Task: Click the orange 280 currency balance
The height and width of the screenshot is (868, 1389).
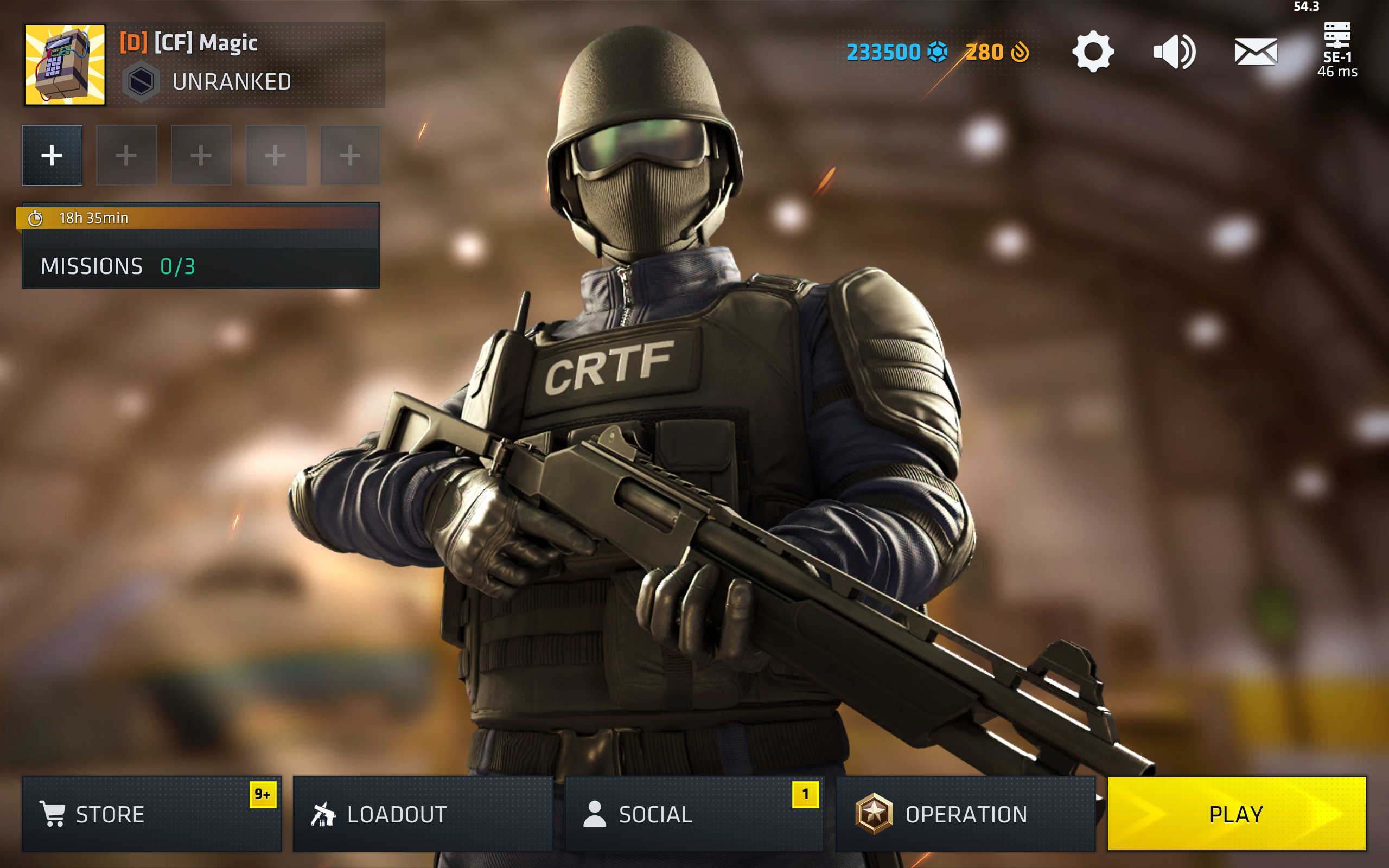Action: click(997, 52)
